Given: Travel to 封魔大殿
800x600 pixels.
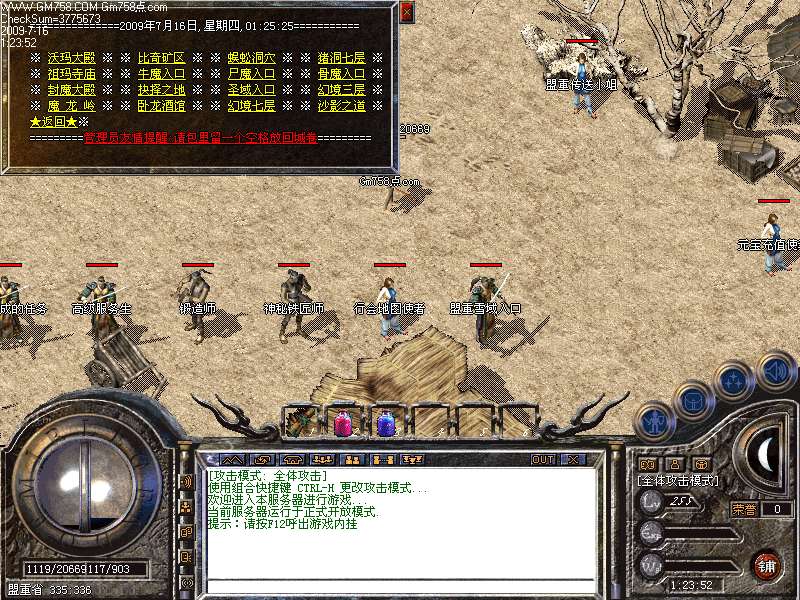Looking at the screenshot, I should [x=71, y=90].
